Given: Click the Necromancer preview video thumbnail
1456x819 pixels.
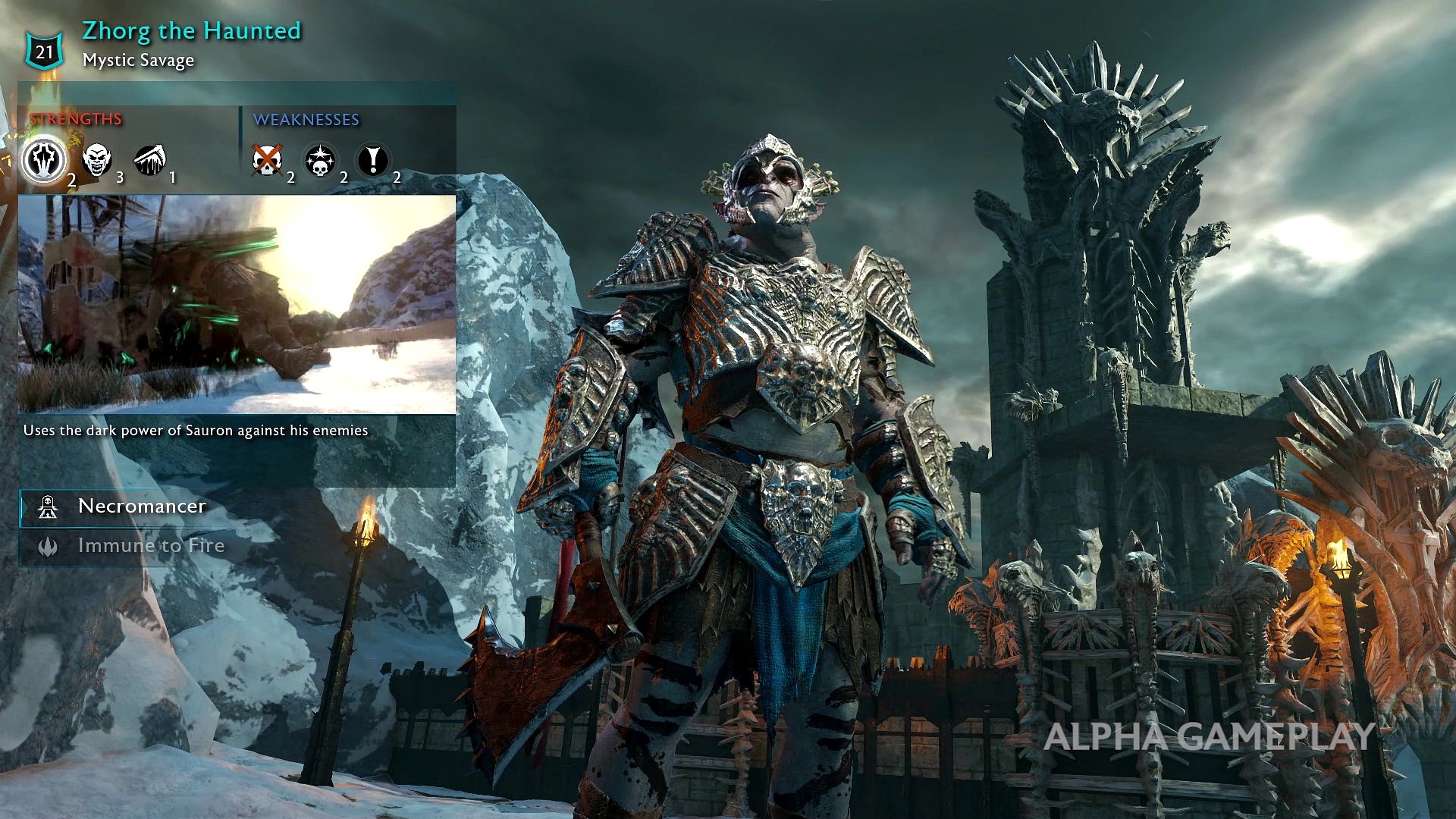Looking at the screenshot, I should click(237, 304).
